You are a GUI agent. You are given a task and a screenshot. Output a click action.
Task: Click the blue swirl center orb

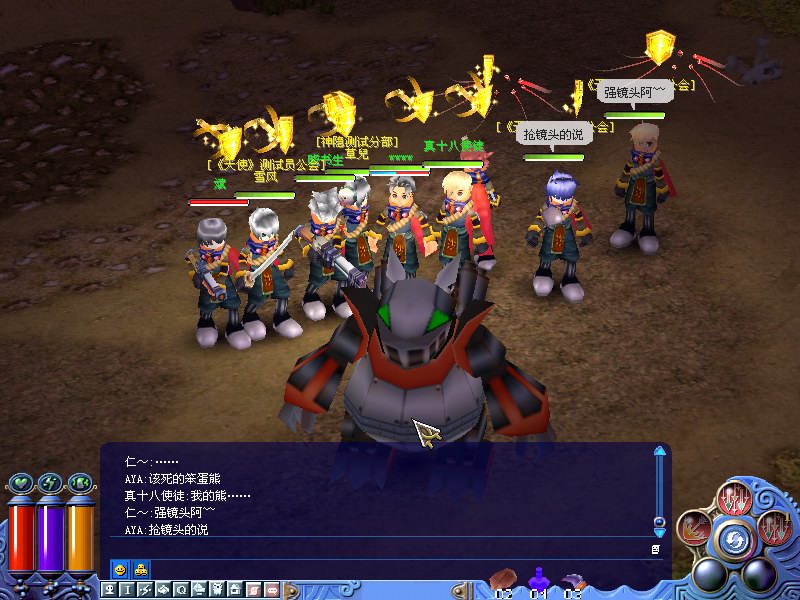[736, 540]
